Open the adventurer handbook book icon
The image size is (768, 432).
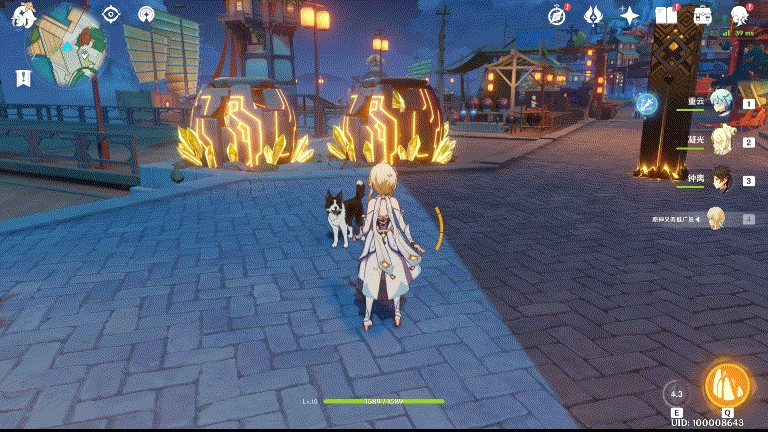[x=666, y=15]
